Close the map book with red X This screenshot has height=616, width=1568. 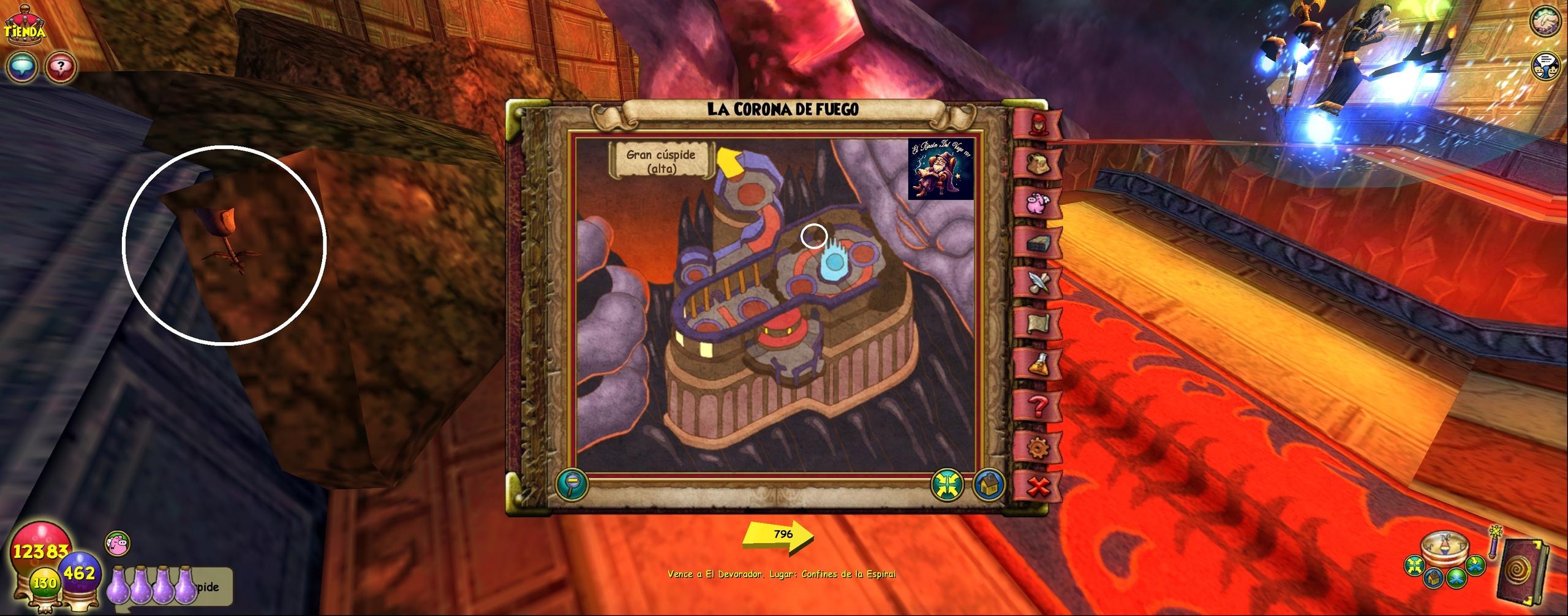point(1038,487)
